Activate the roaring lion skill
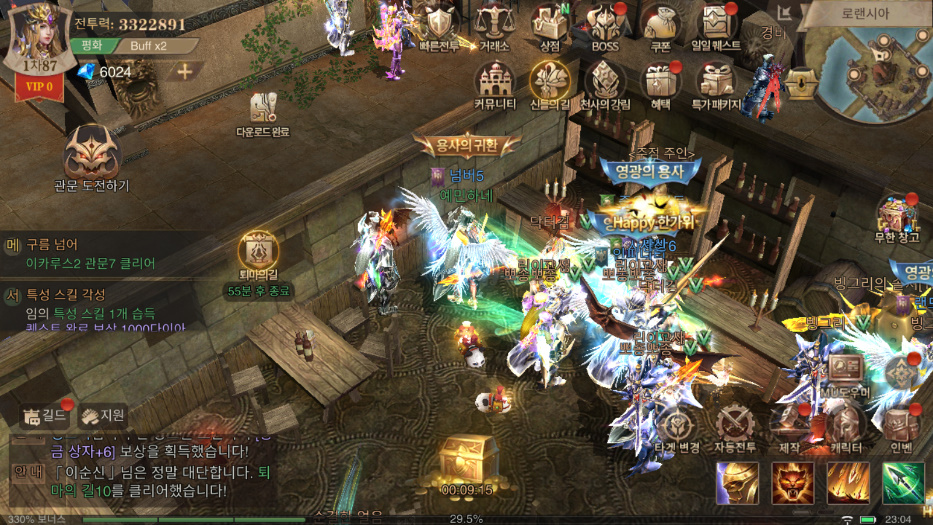 (x=792, y=484)
